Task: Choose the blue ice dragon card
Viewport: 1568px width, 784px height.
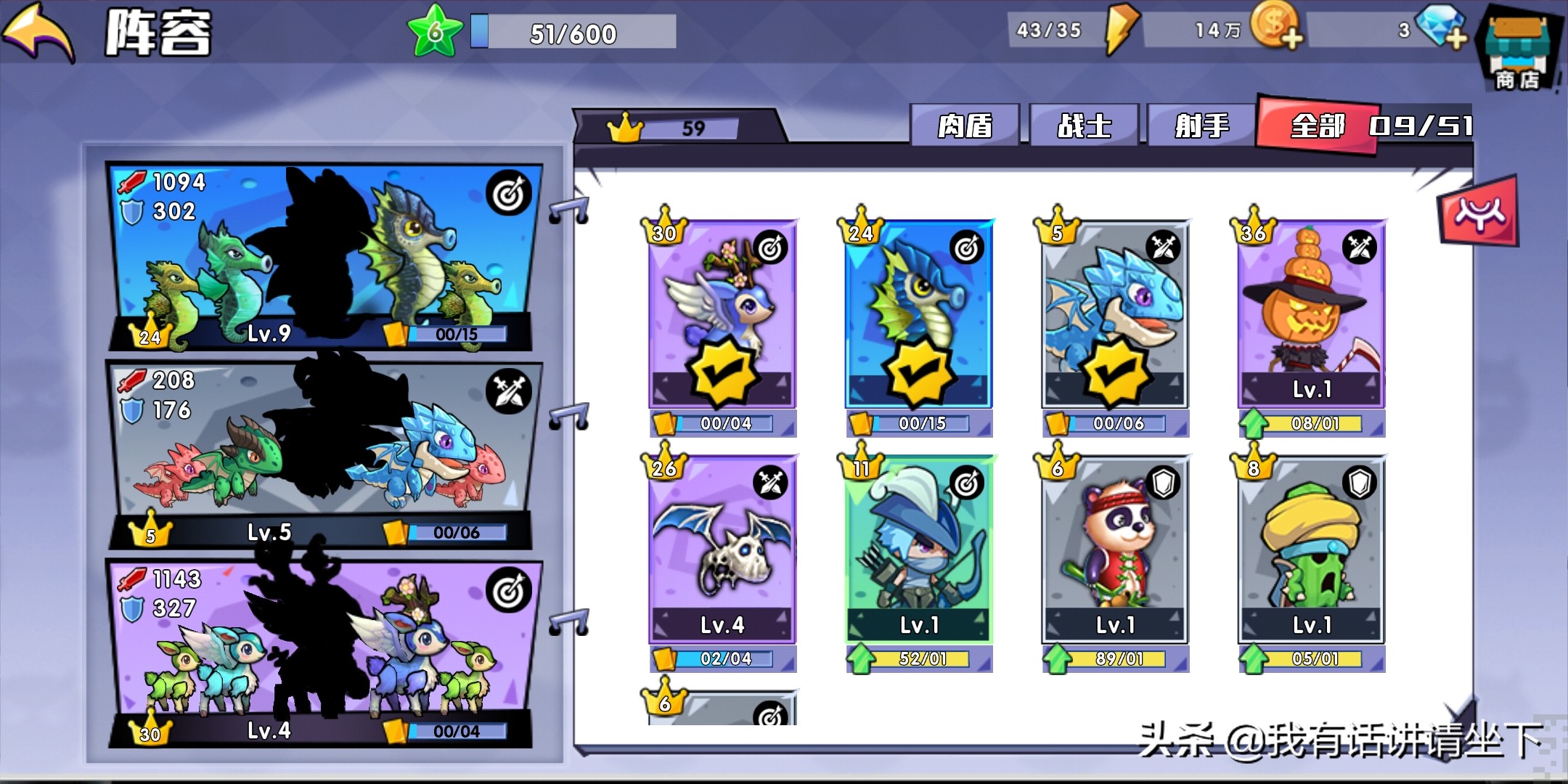Action: [x=1115, y=314]
